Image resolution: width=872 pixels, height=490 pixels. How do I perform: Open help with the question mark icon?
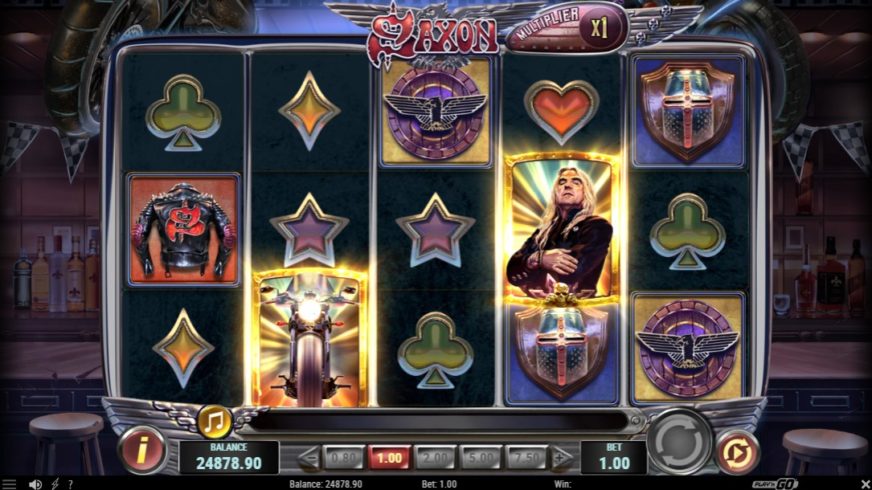coord(70,484)
